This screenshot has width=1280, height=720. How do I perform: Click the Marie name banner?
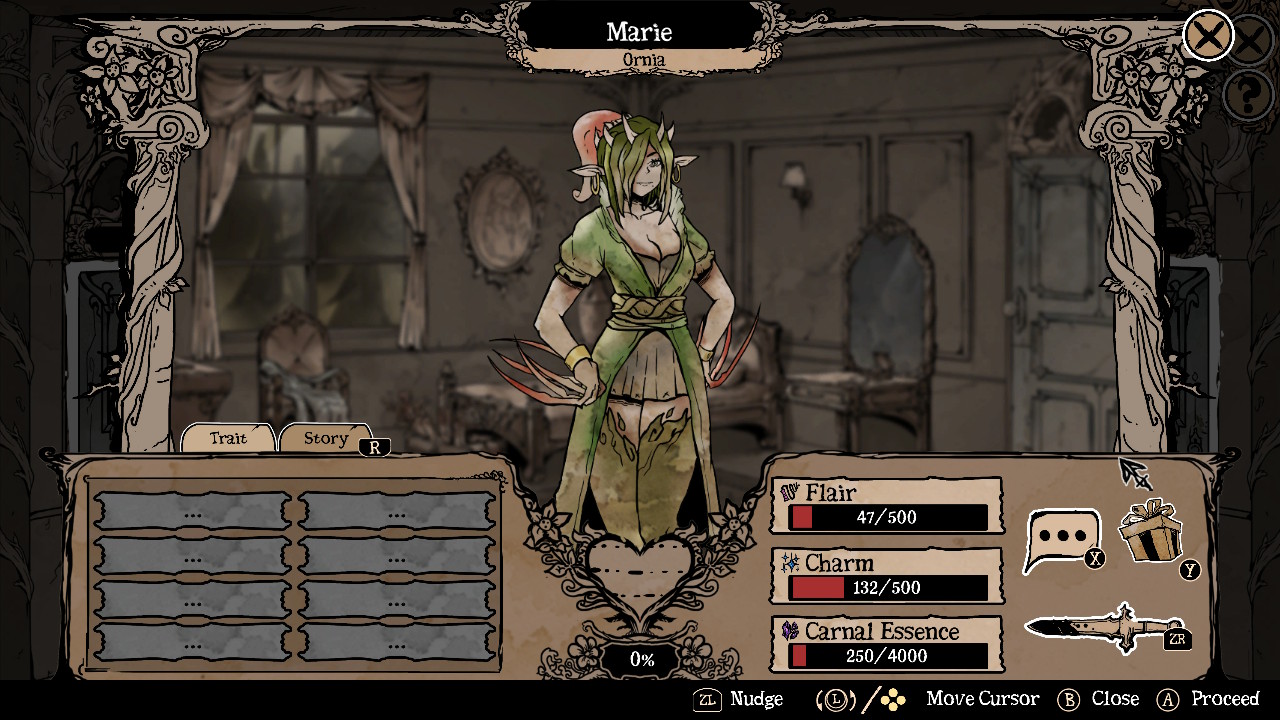[639, 31]
